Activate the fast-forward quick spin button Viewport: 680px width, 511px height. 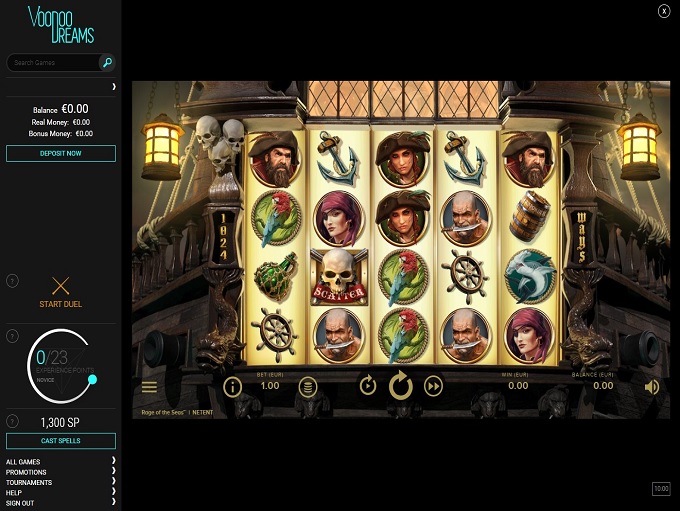click(434, 386)
